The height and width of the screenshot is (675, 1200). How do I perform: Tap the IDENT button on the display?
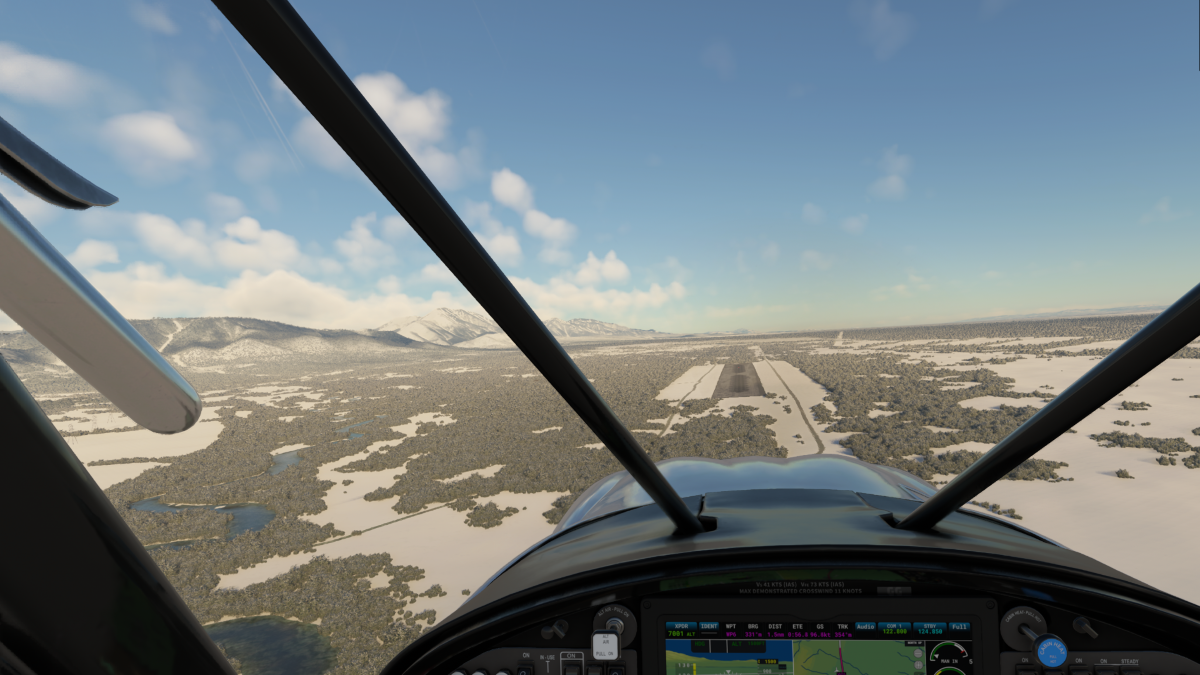point(709,629)
